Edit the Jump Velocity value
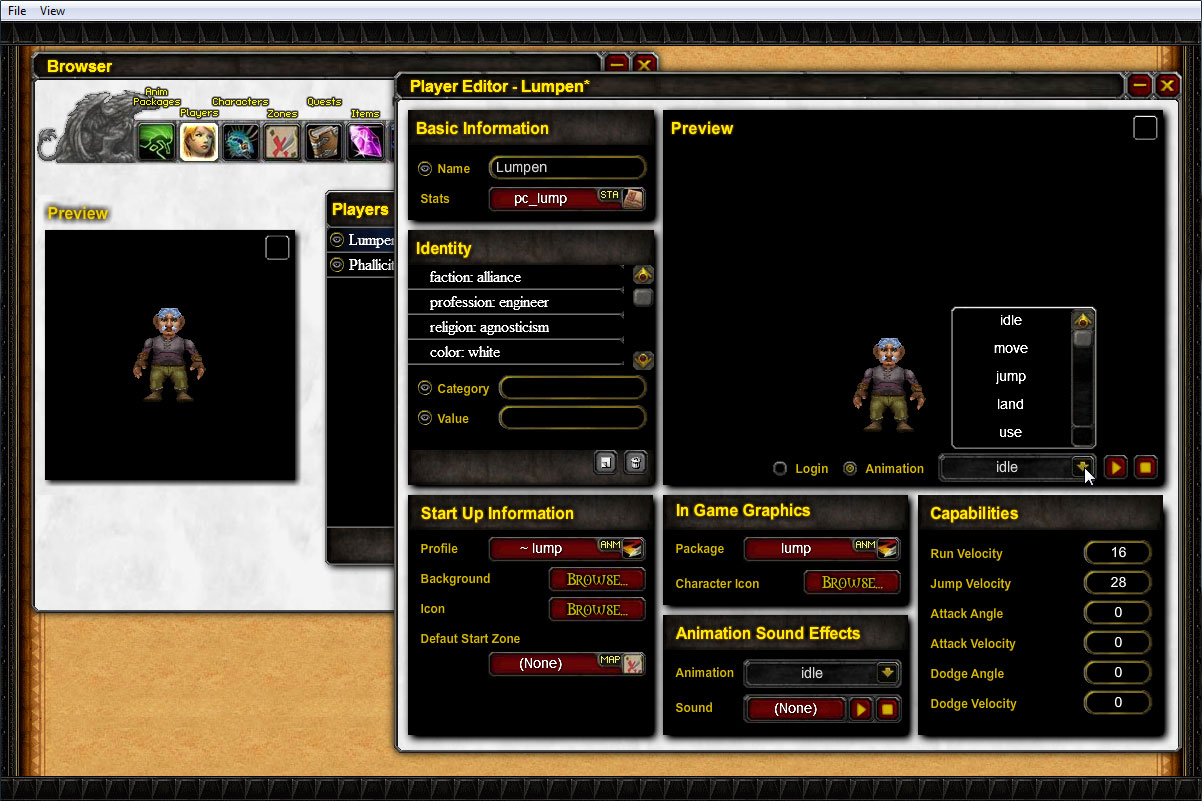This screenshot has width=1202, height=801. (1117, 583)
